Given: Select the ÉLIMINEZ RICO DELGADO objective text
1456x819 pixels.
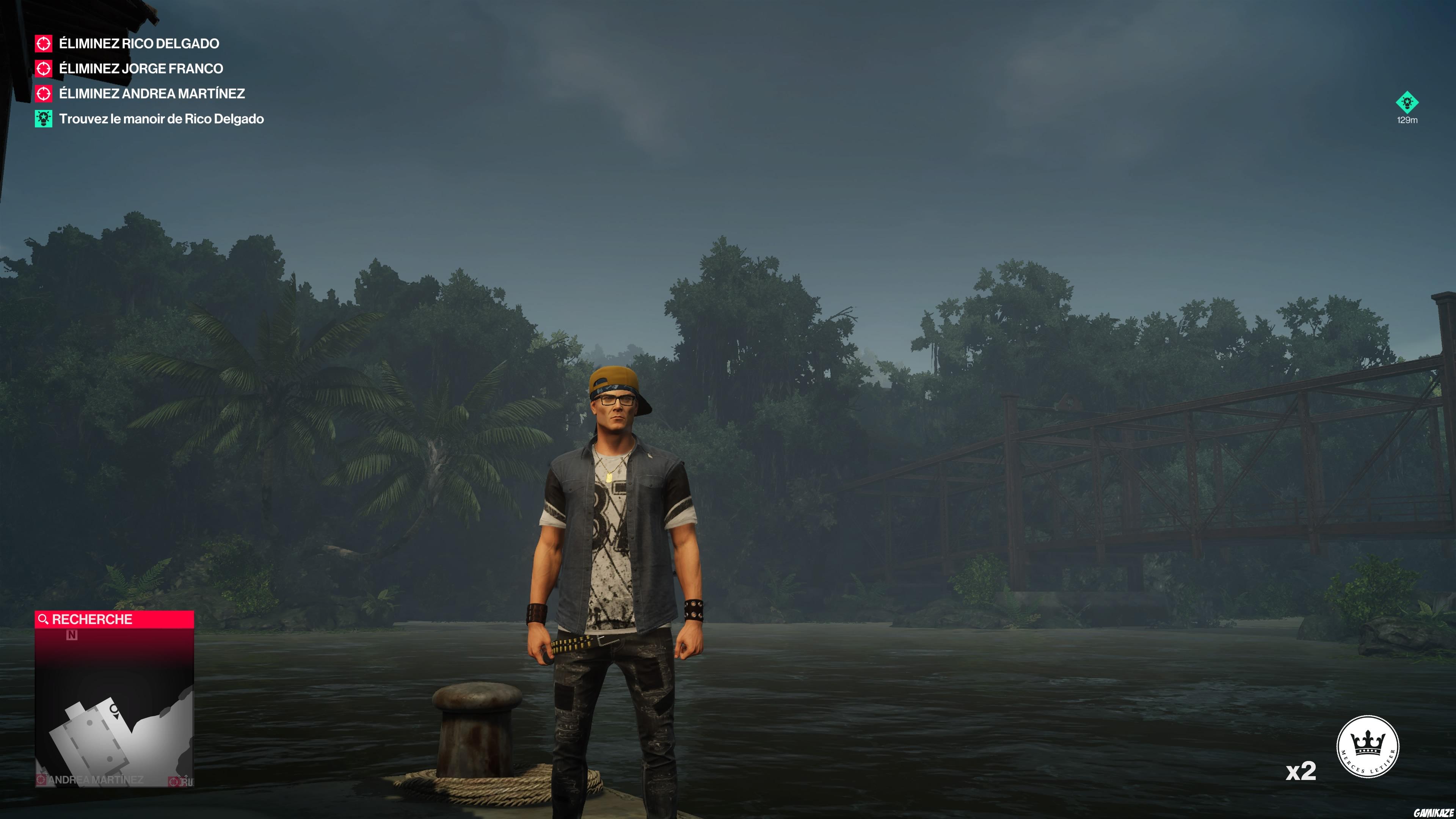Looking at the screenshot, I should coord(138,44).
